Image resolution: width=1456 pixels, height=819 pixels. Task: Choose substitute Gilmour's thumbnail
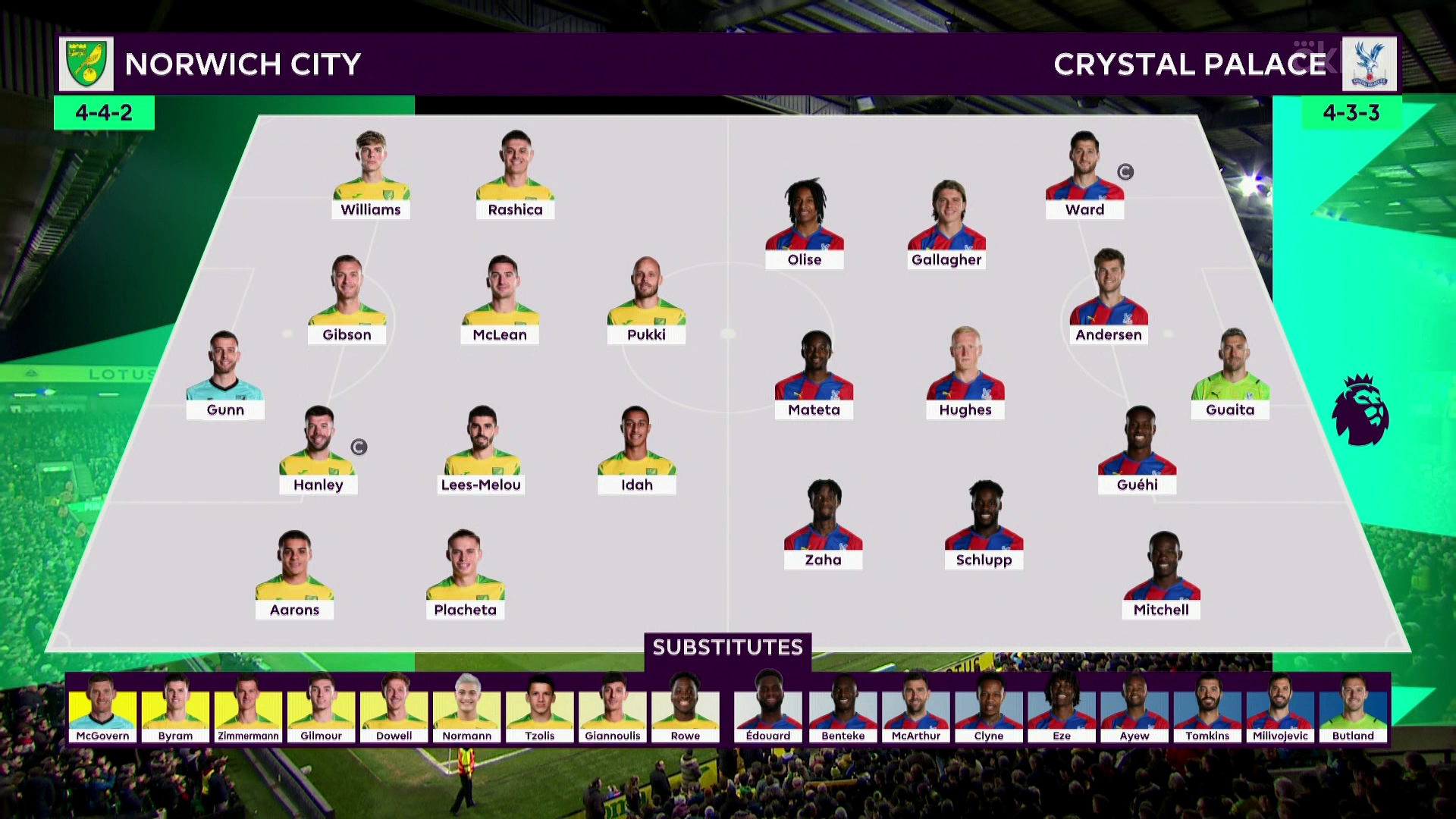click(322, 708)
